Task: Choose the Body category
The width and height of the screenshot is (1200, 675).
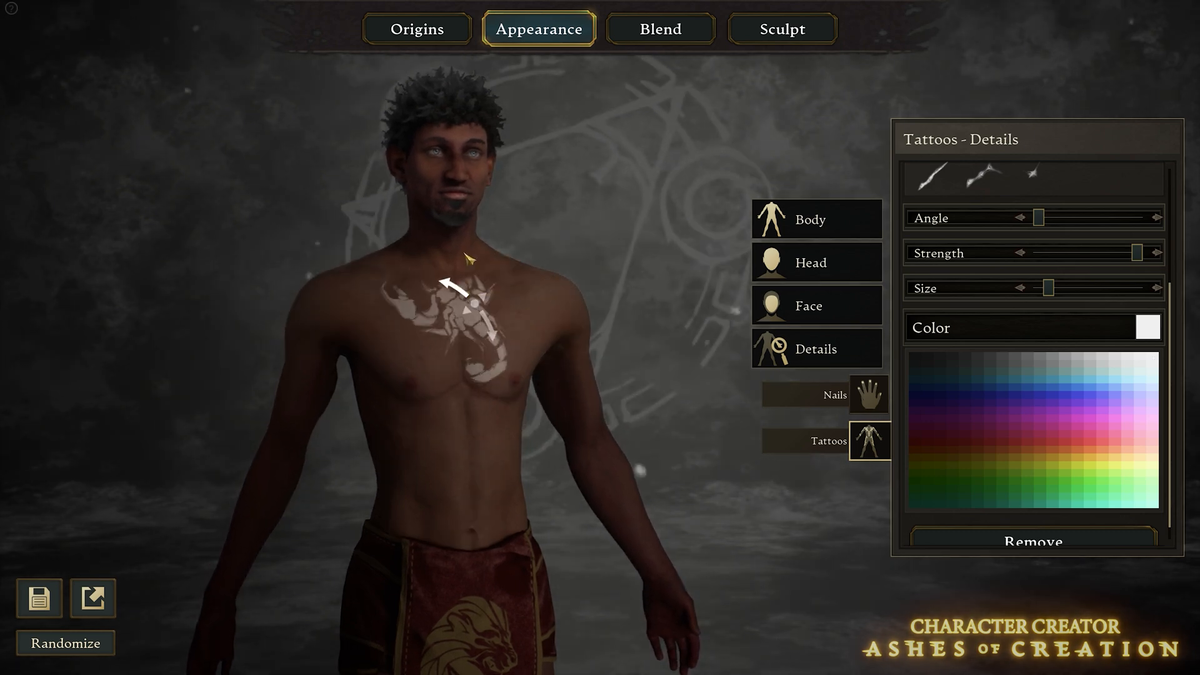Action: point(817,219)
